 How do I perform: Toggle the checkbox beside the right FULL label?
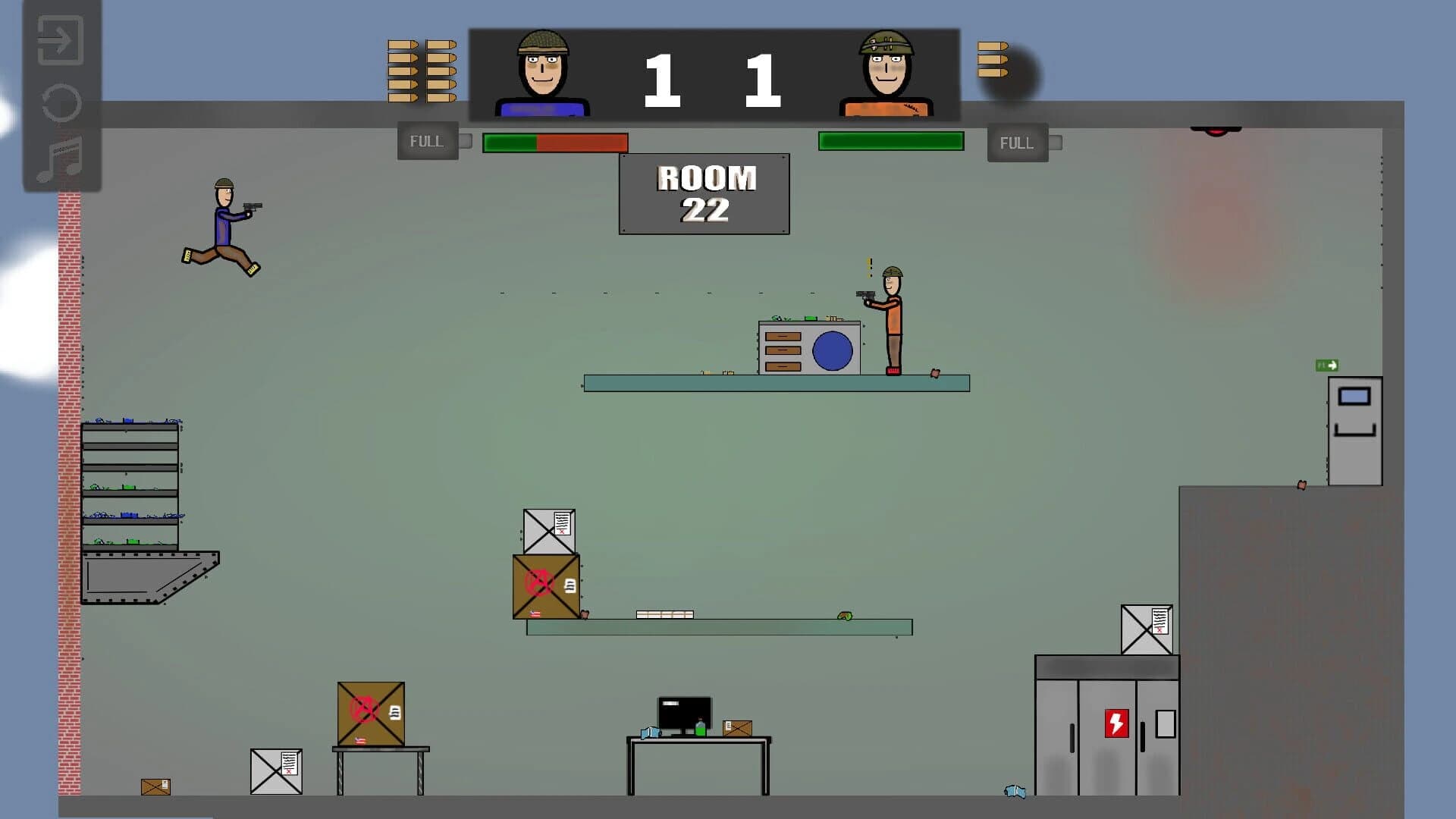point(1056,142)
